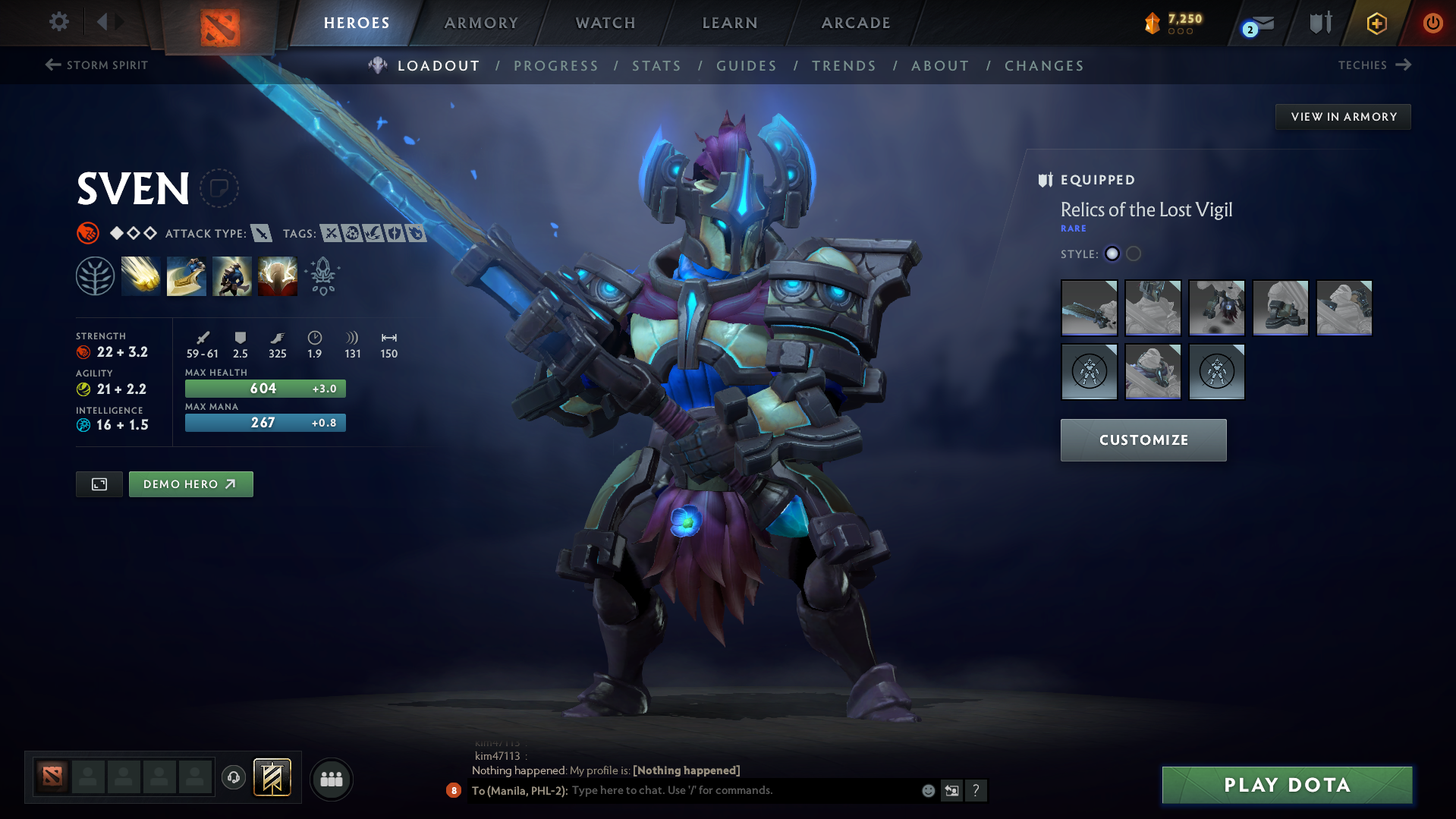
Task: Select the Storm Hammer ability icon
Action: click(x=141, y=276)
